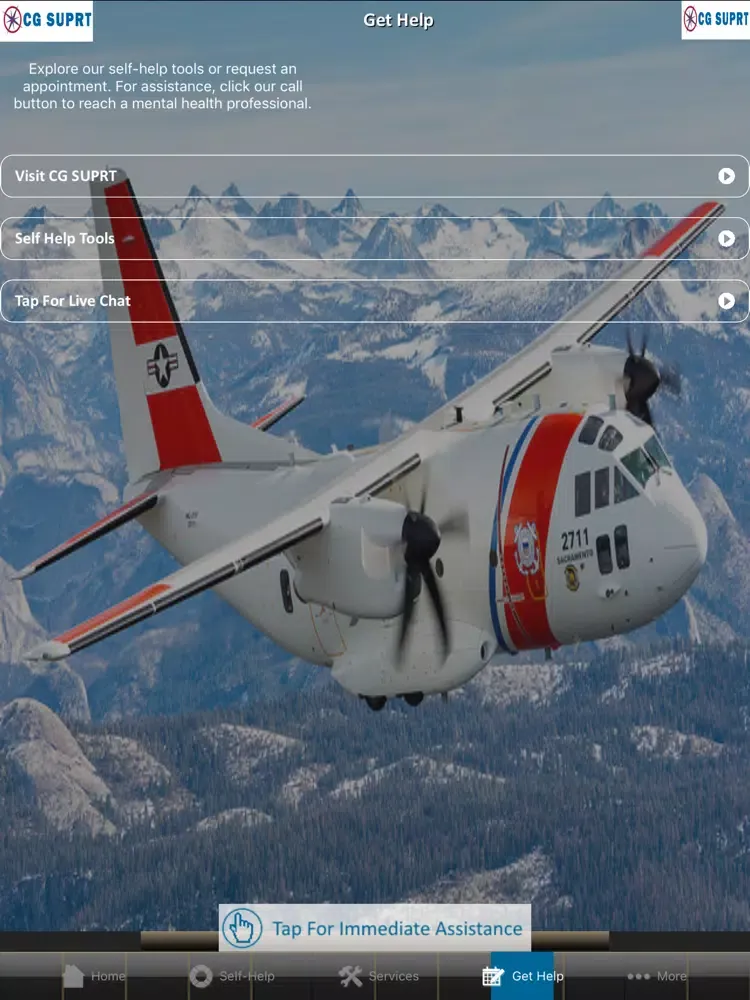Screen dimensions: 750x1000
Task: Select the Self Help Tools entry
Action: pos(374,239)
